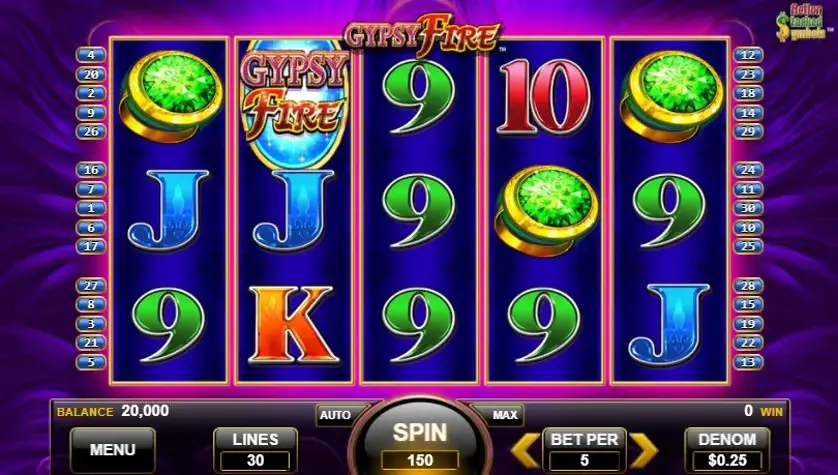Open the MENU panel

tap(112, 449)
